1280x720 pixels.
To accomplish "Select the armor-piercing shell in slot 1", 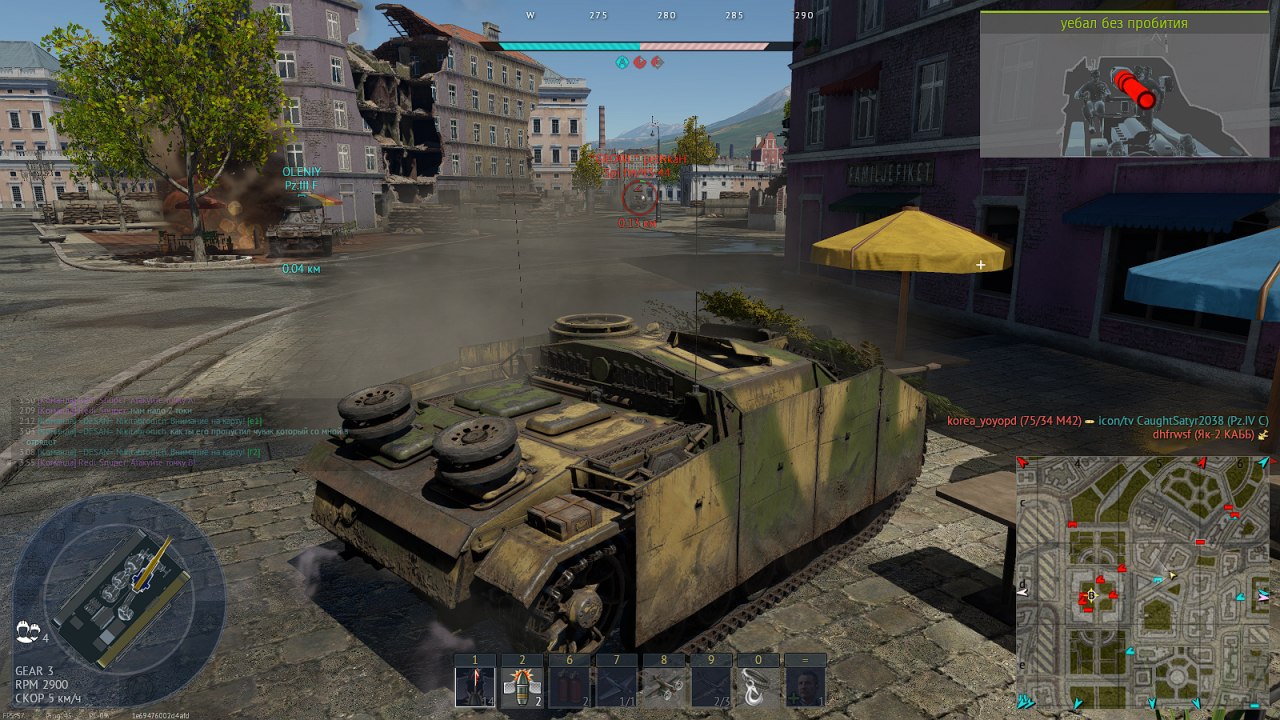I will pyautogui.click(x=475, y=687).
